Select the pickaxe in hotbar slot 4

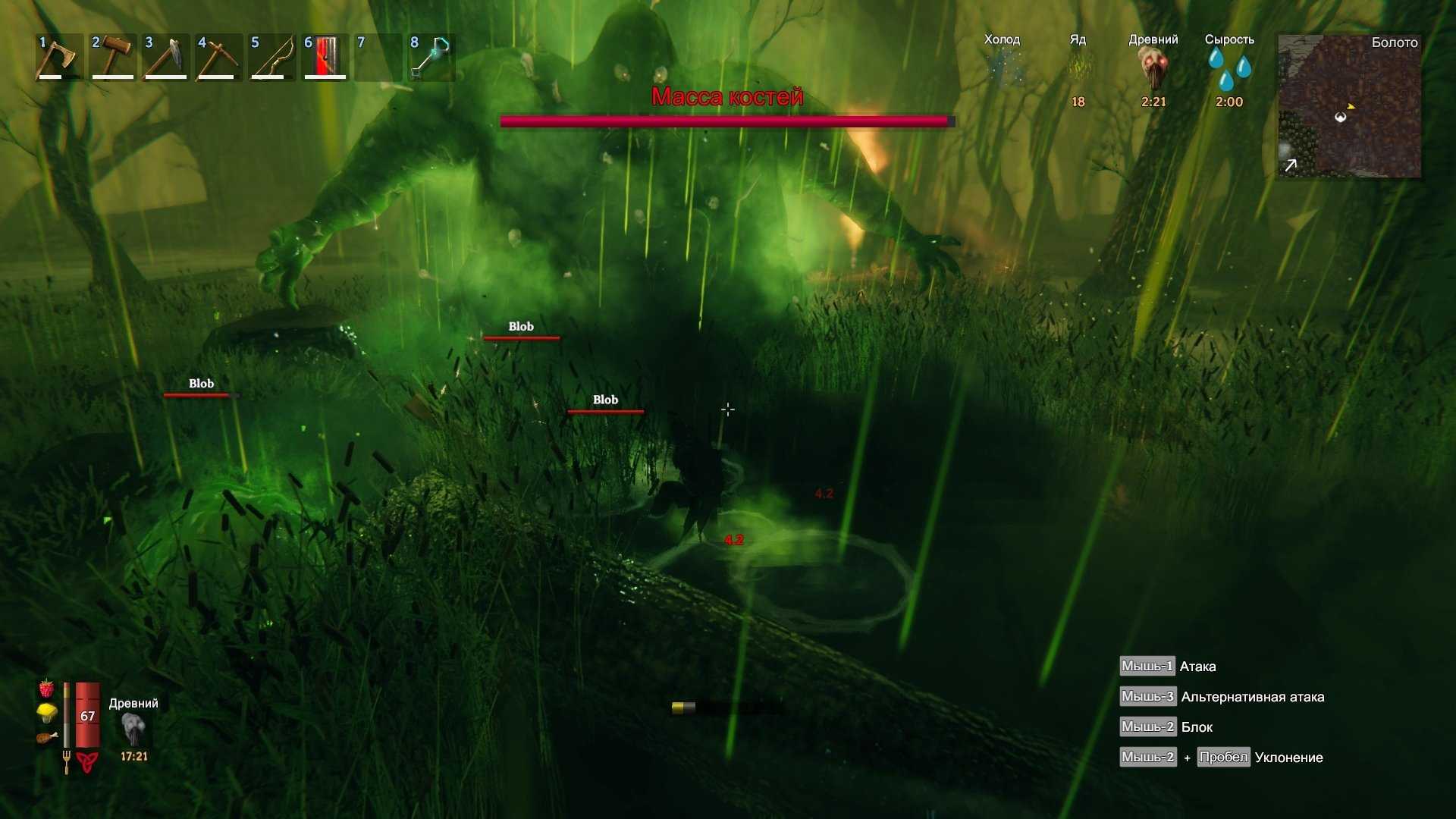click(x=218, y=57)
